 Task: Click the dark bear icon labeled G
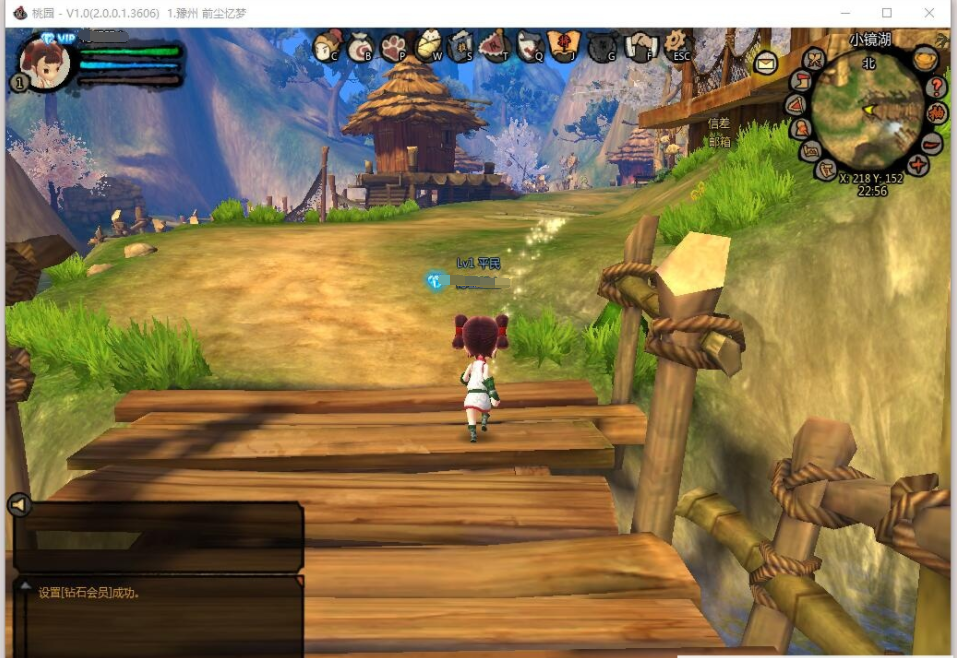602,46
